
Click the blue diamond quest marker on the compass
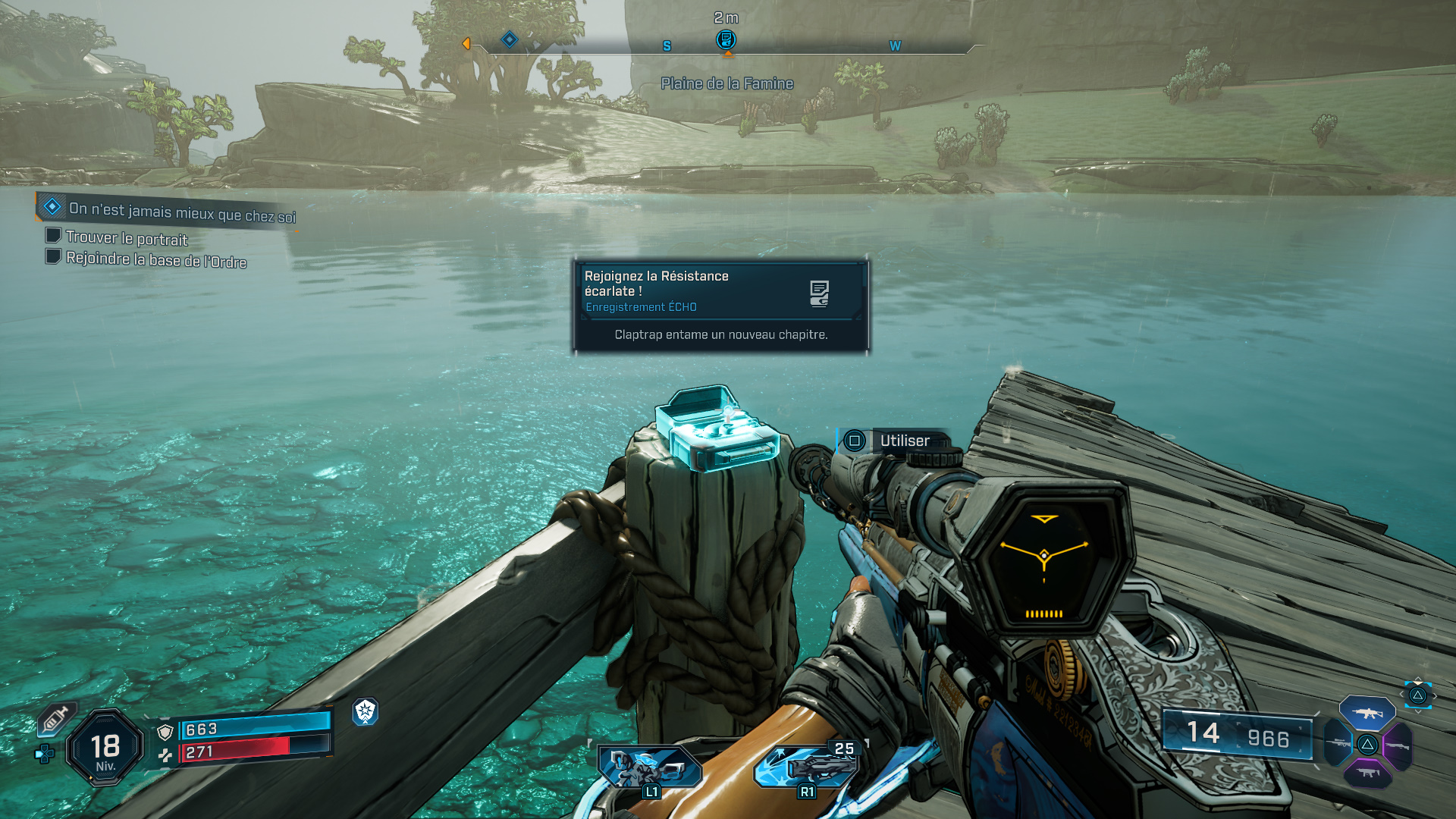coord(510,39)
